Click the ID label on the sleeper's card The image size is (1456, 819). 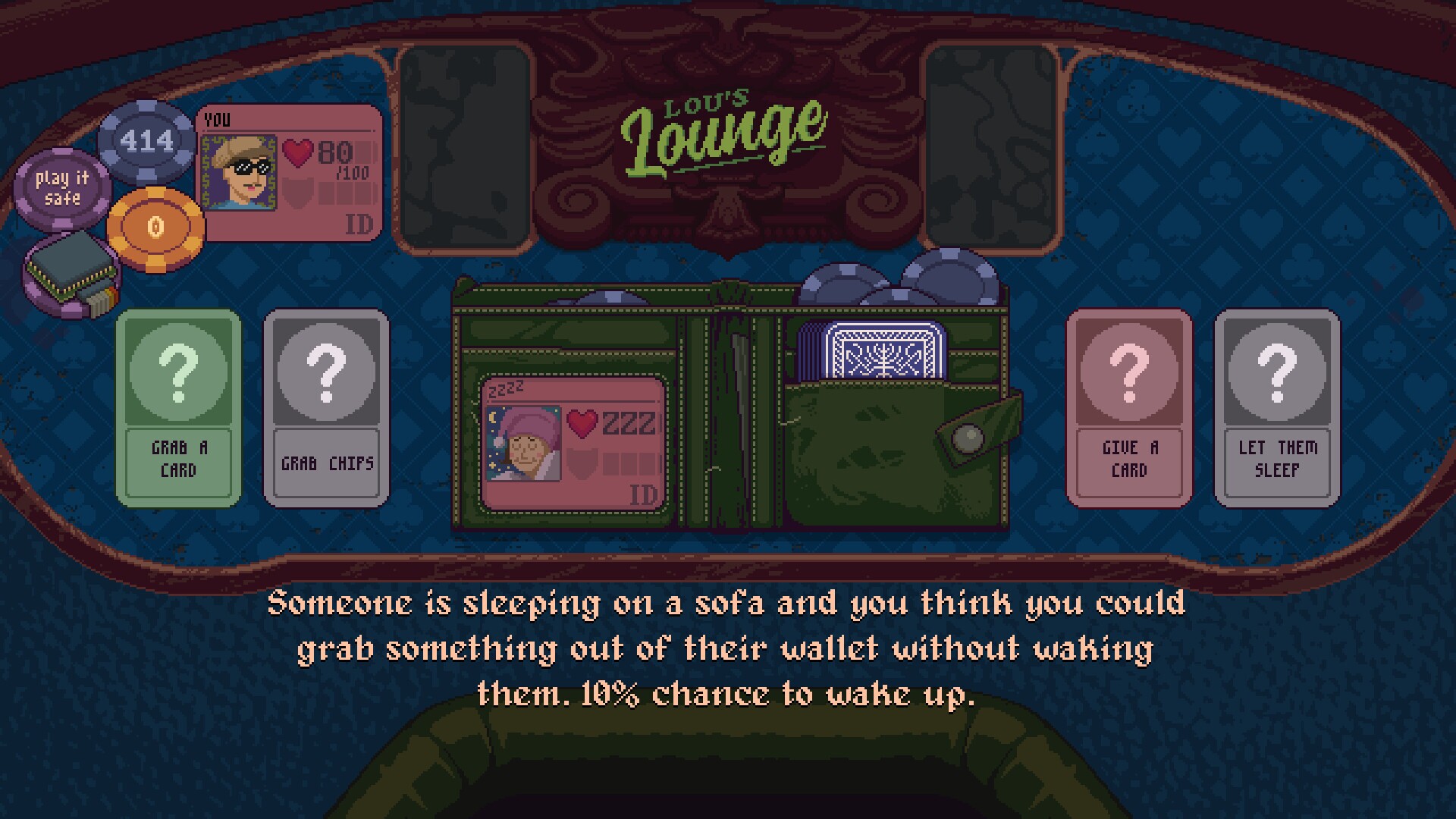pyautogui.click(x=644, y=494)
